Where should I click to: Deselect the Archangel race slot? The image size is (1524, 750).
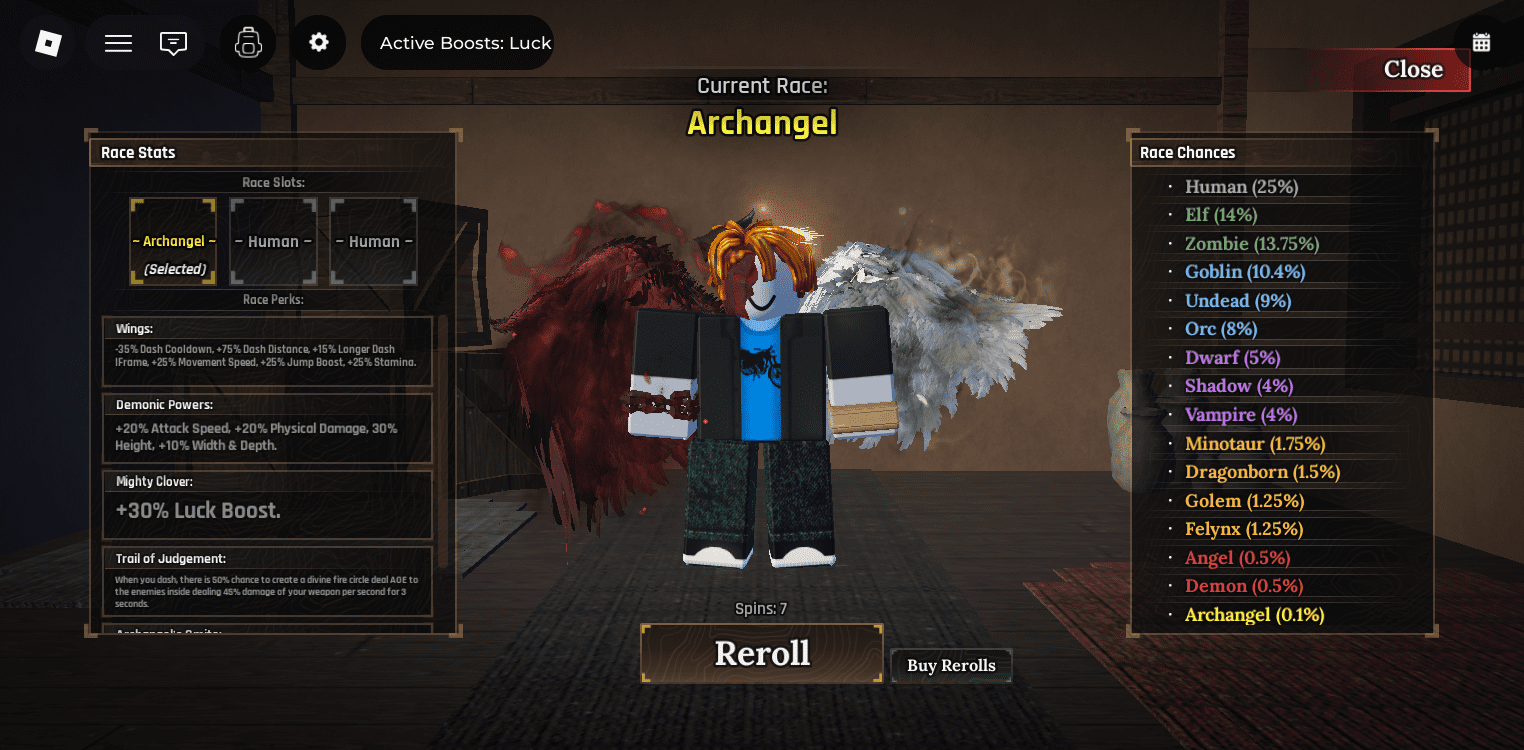click(x=173, y=241)
